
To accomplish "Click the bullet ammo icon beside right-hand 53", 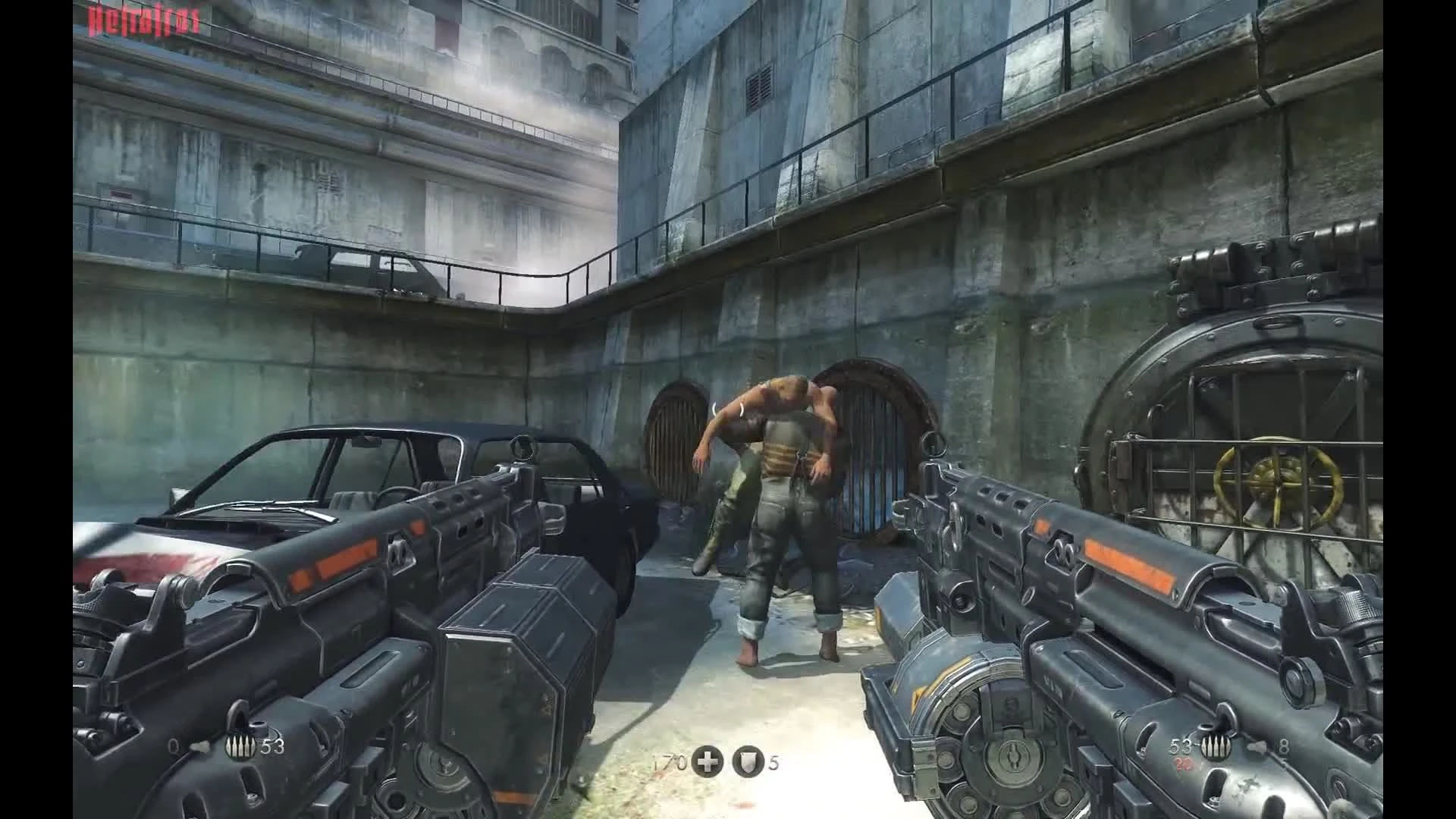I will tap(1215, 747).
